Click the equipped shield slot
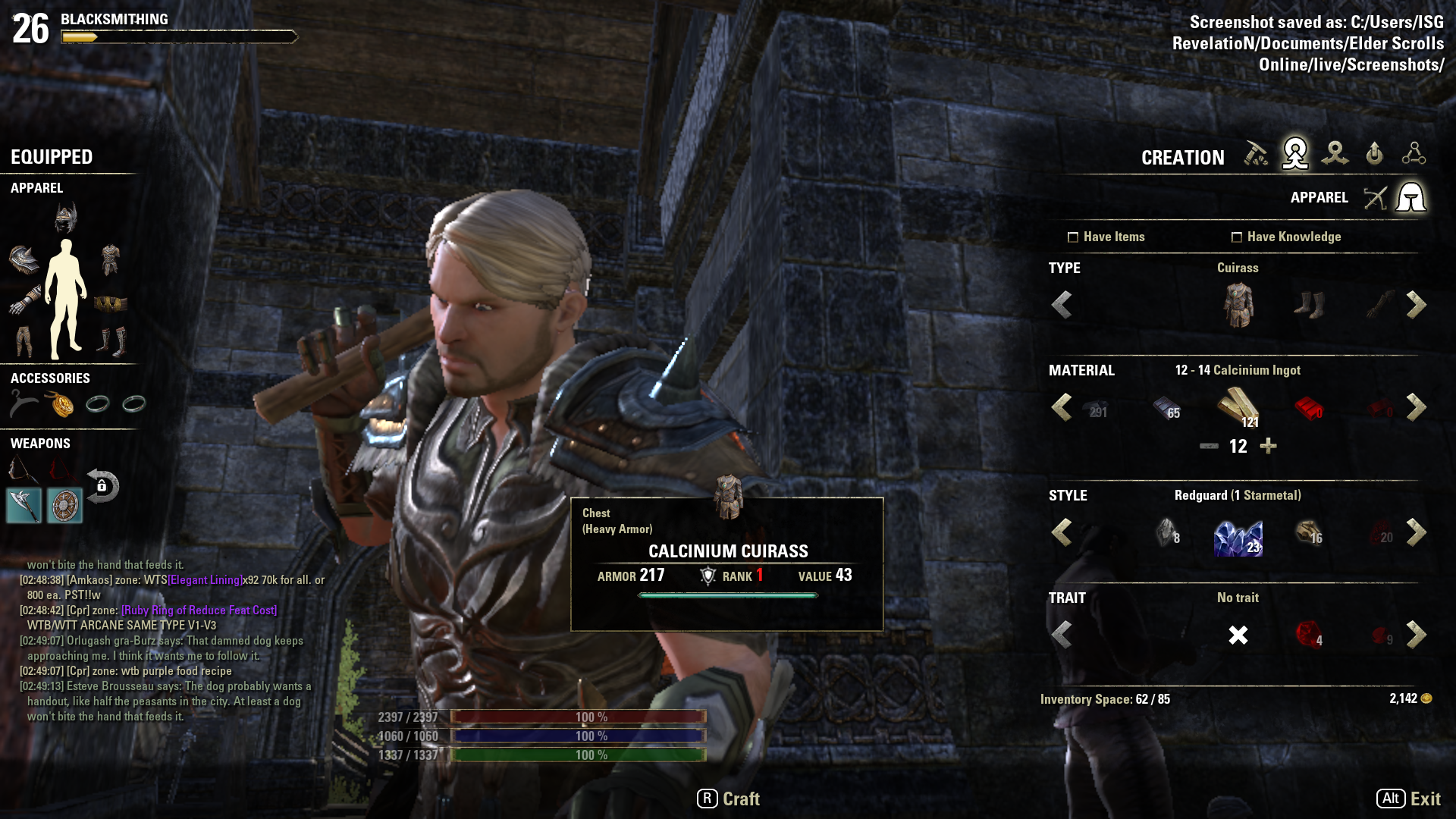 pos(64,506)
